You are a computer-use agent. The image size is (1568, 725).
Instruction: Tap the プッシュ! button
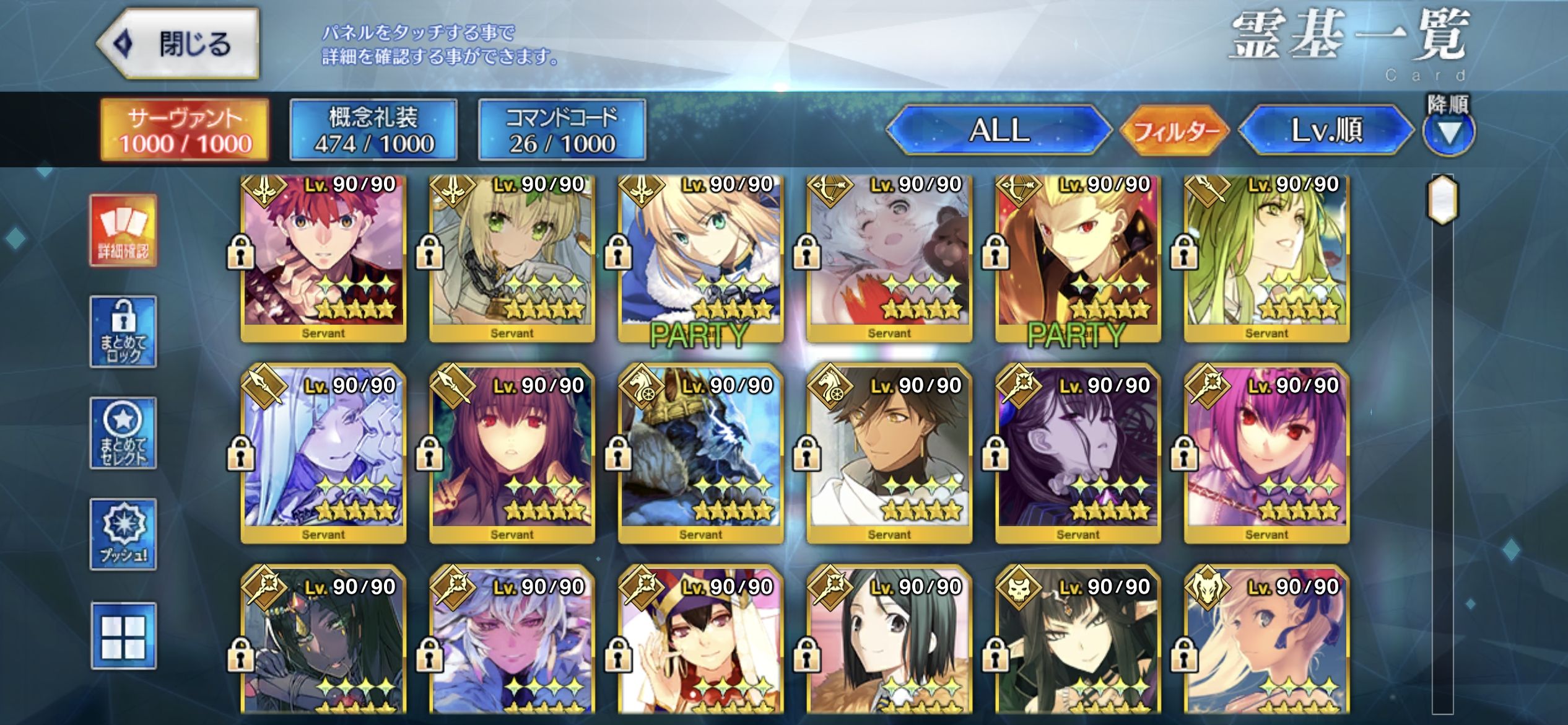pyautogui.click(x=123, y=534)
